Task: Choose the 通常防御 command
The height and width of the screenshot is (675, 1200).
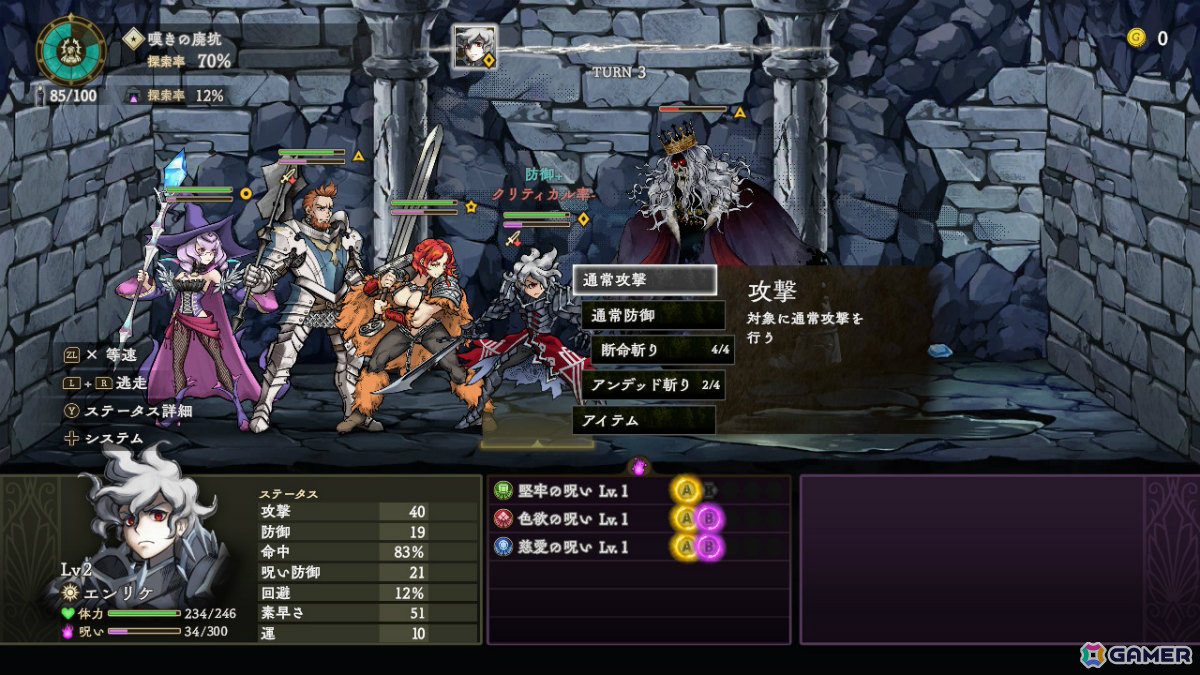Action: pos(653,315)
